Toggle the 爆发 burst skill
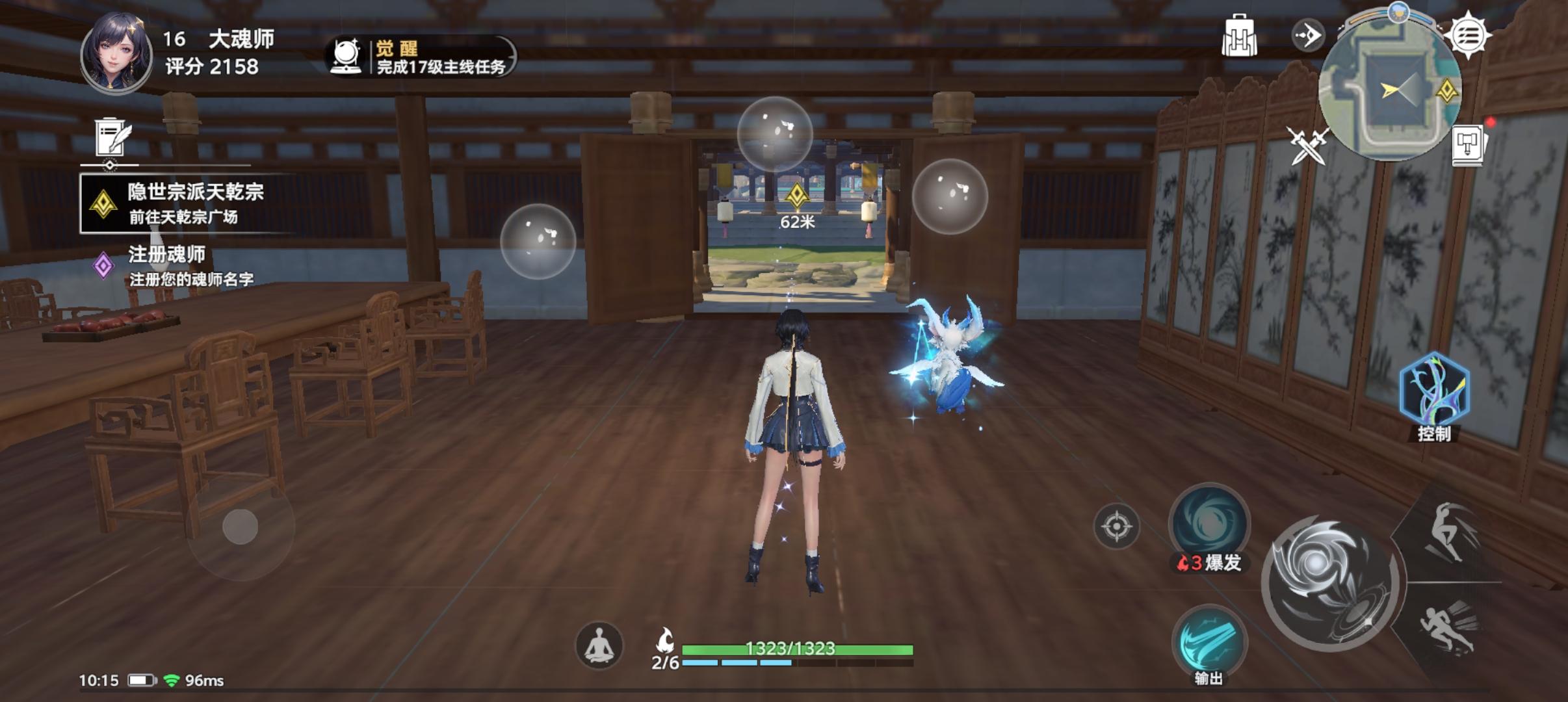1568x702 pixels. click(1210, 528)
